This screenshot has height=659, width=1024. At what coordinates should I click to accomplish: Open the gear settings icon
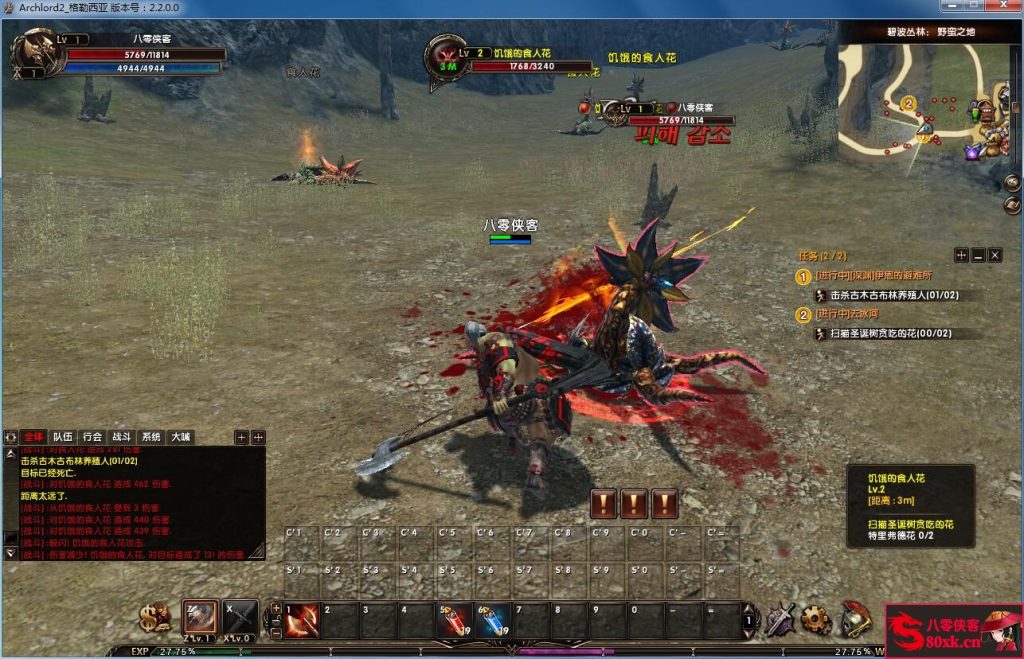(x=816, y=619)
